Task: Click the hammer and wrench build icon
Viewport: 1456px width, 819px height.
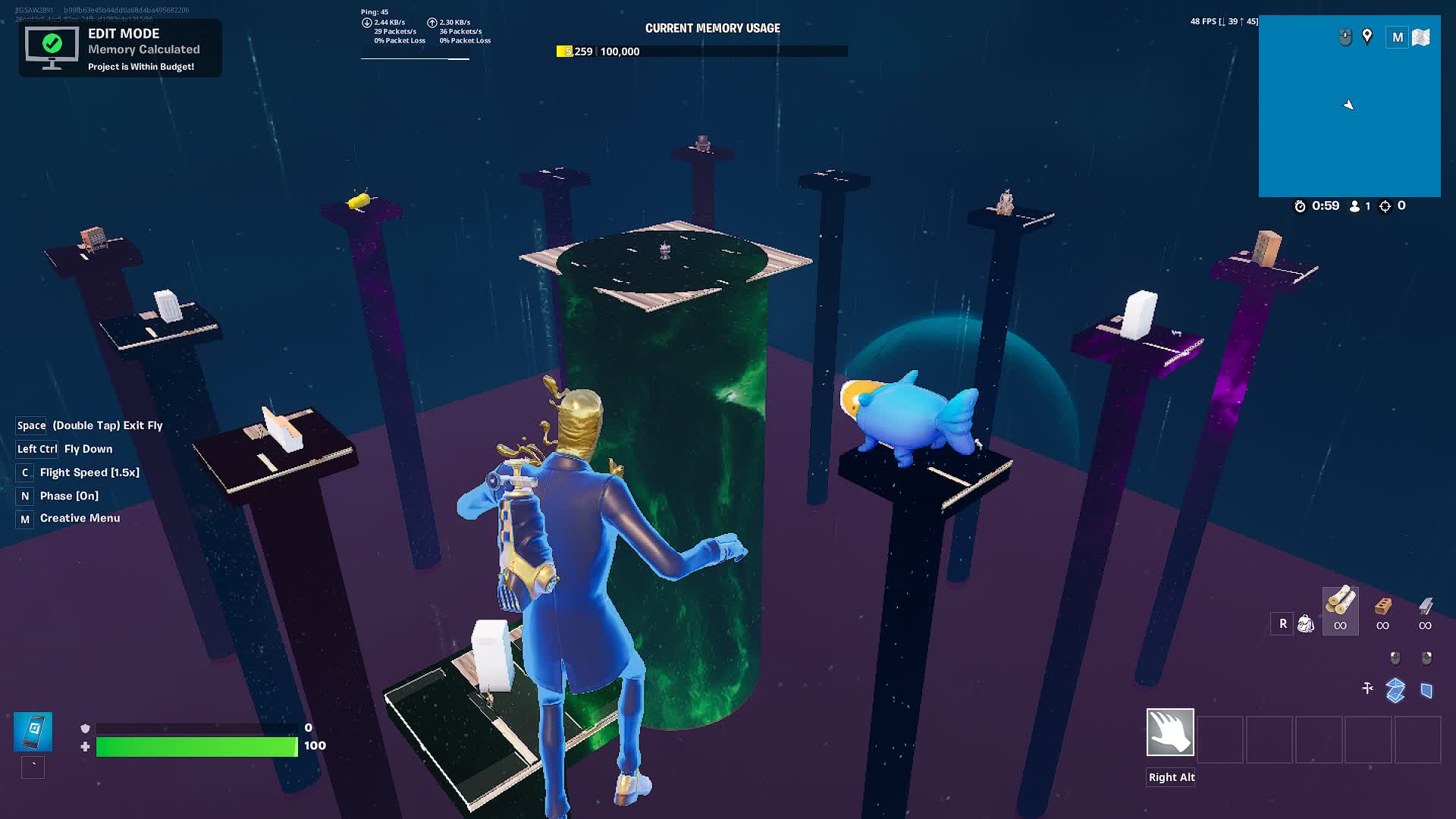Action: (1367, 689)
